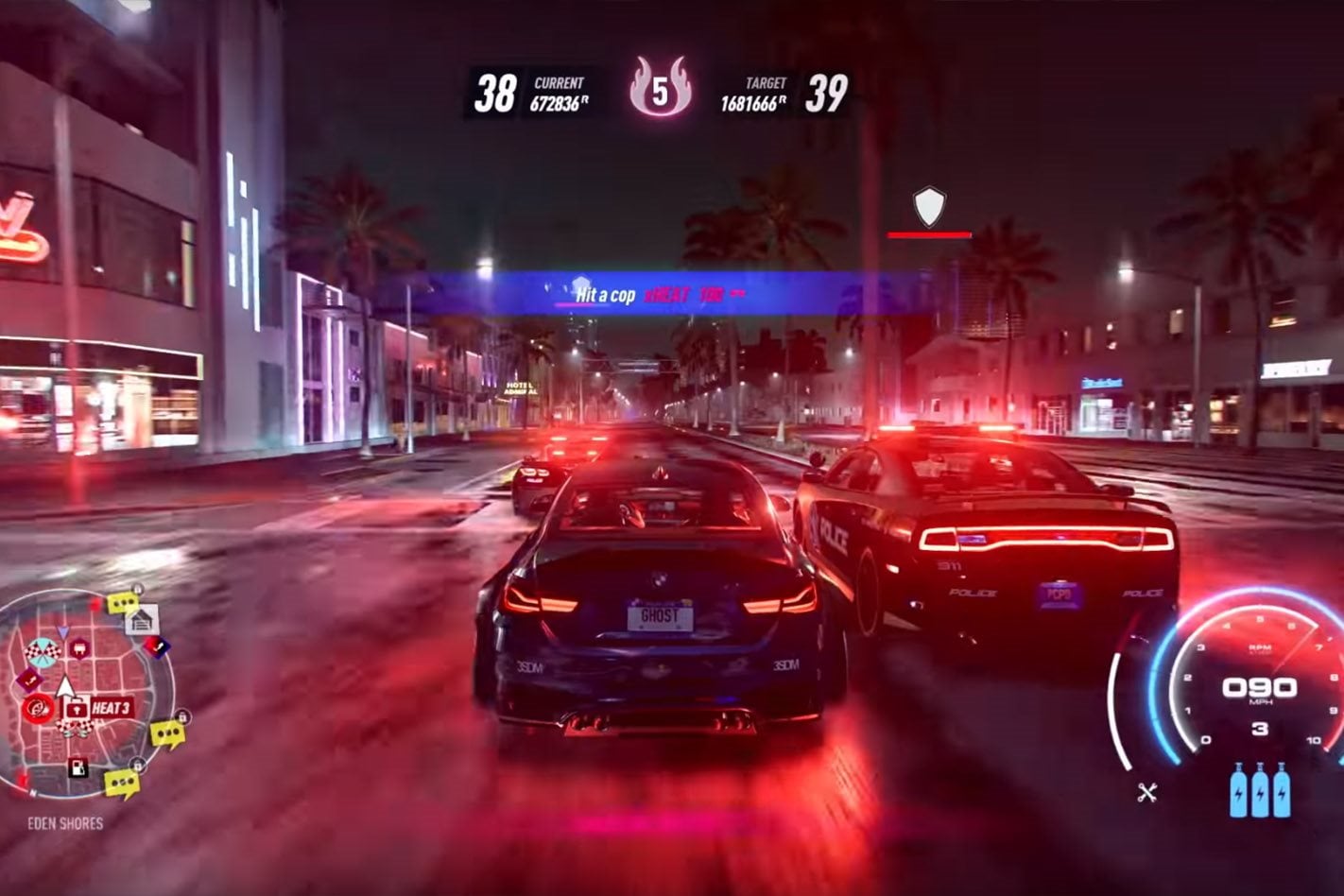The width and height of the screenshot is (1344, 896).
Task: Select a purple diamond drift zone marker
Action: pos(29,679)
